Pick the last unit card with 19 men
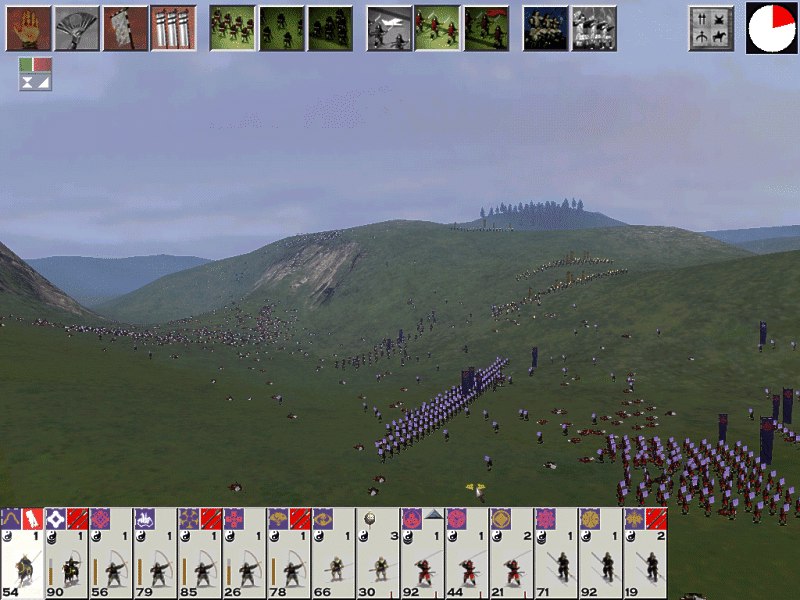 (x=645, y=555)
